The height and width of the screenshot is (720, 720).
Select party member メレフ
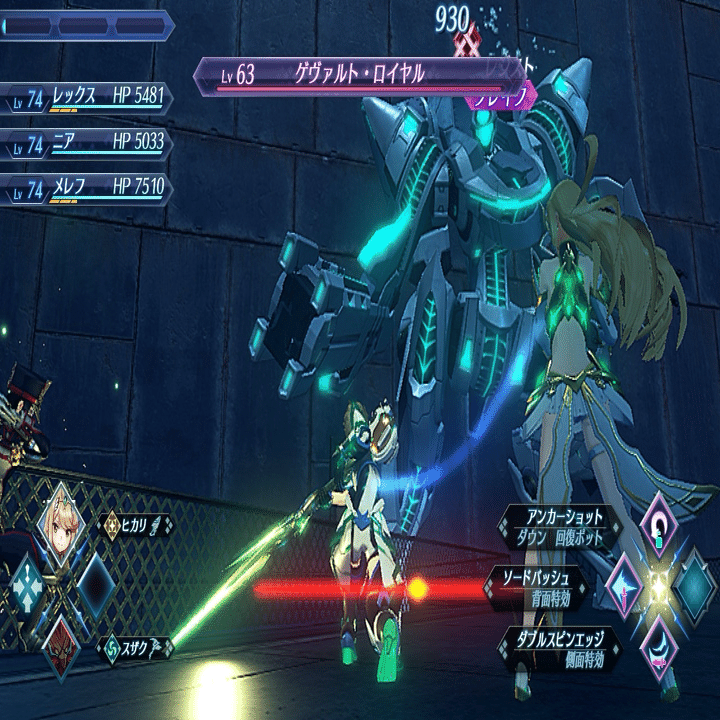tap(88, 187)
